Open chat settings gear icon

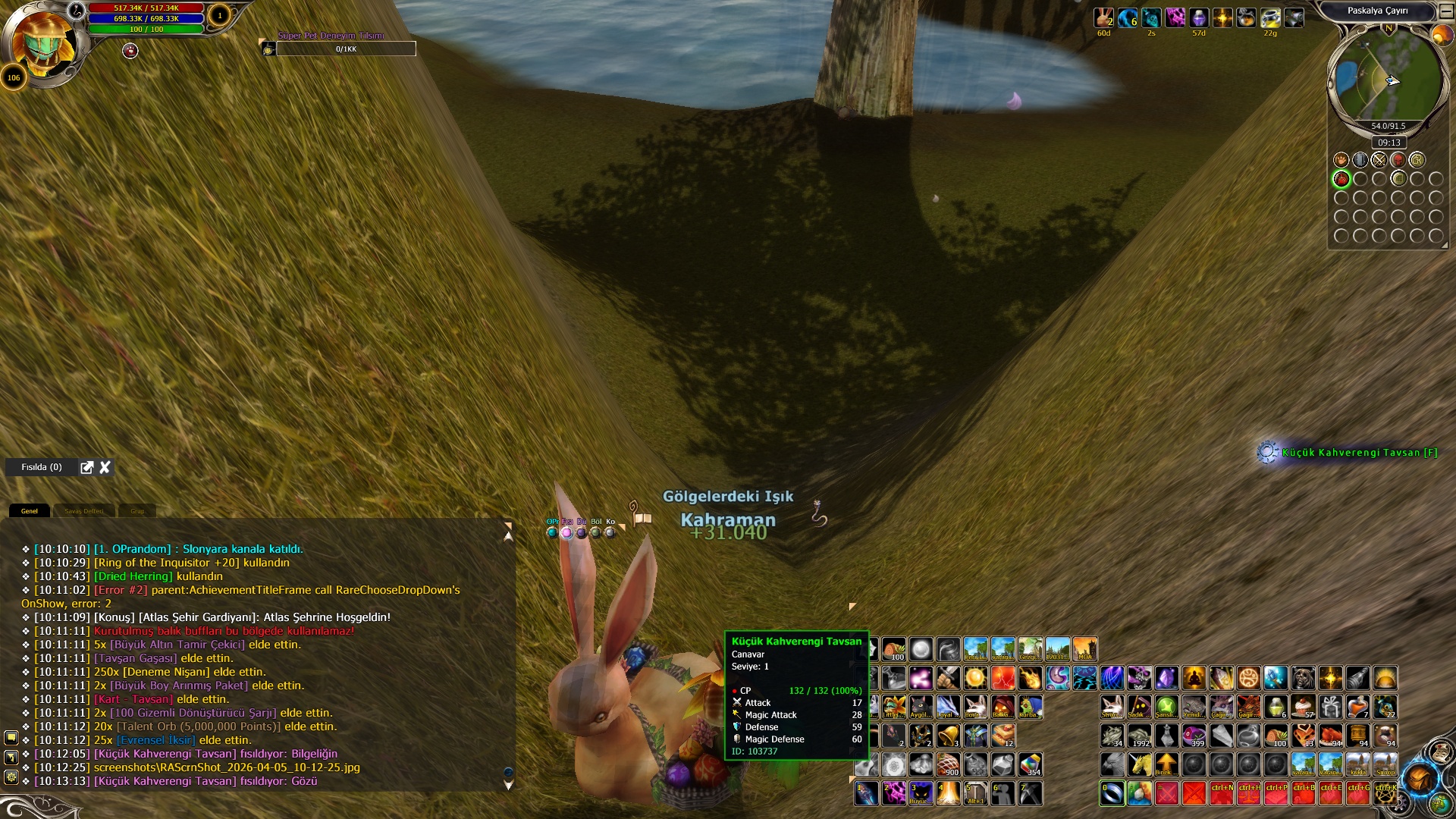11,777
